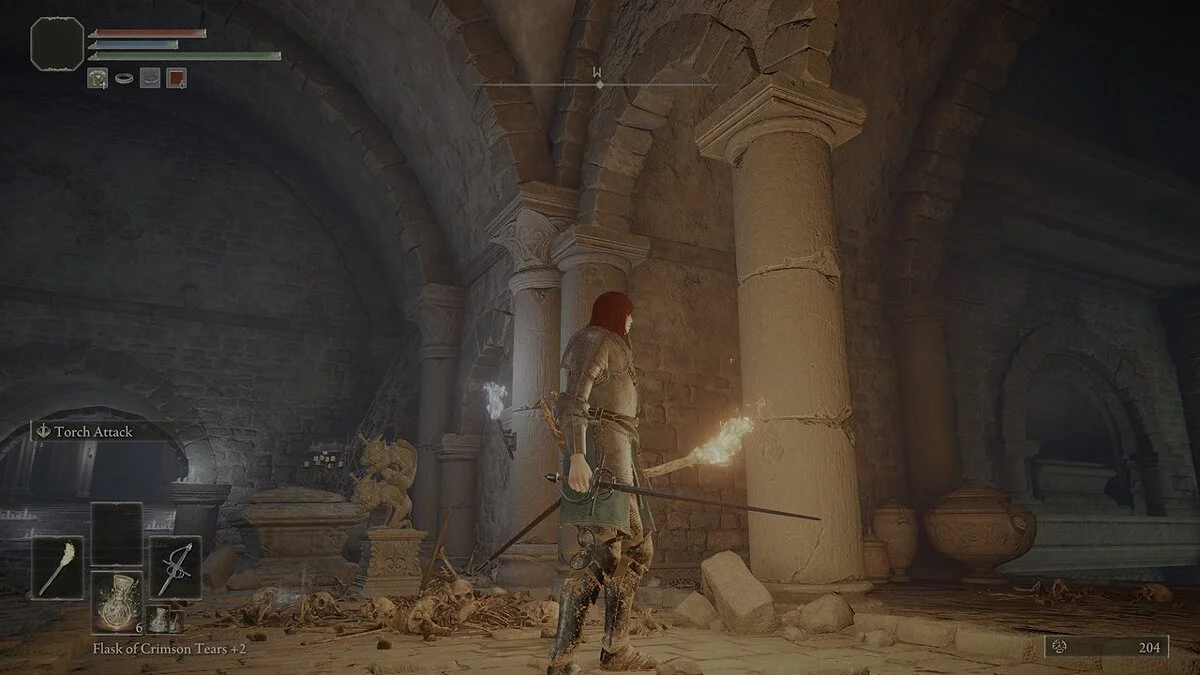Click the Torch Attack skill label
The image size is (1200, 675).
(96, 432)
